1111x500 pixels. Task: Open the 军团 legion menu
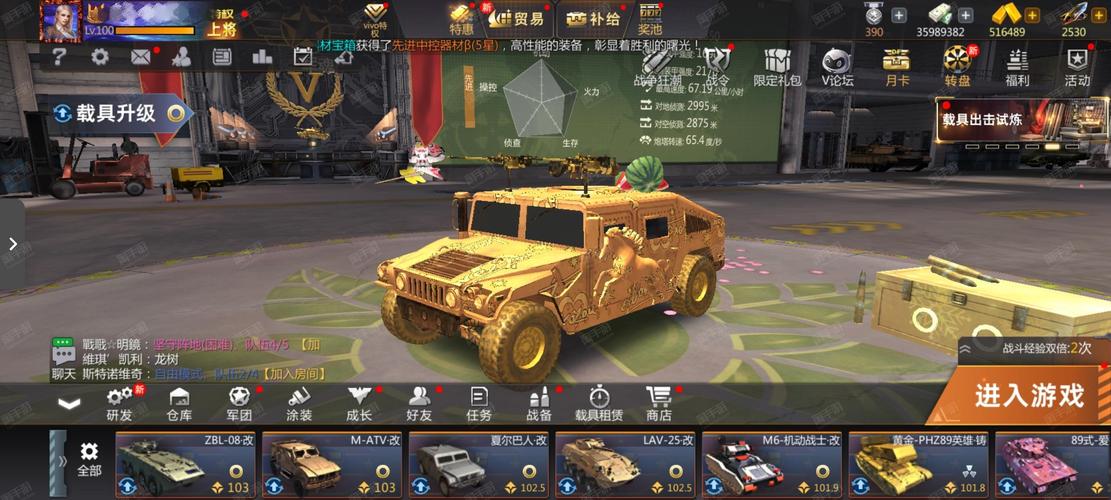click(x=239, y=403)
